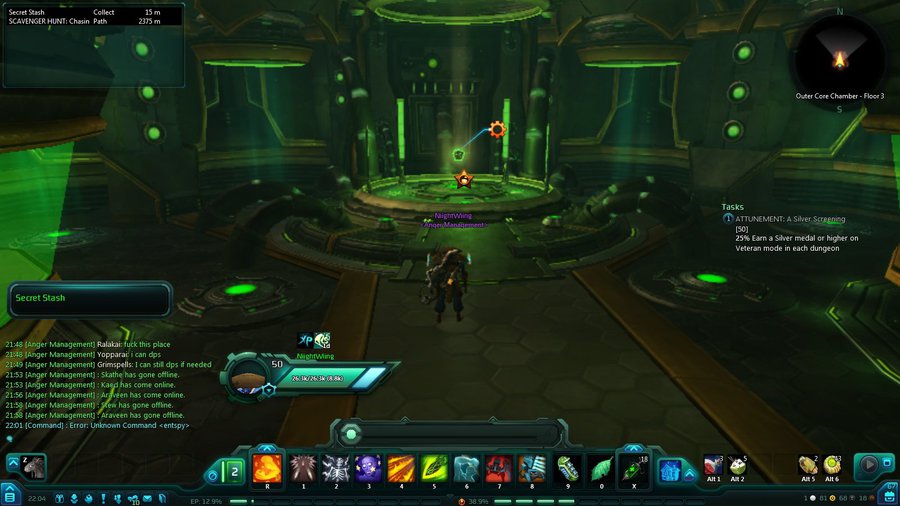Use the red armor ability in slot 7
The height and width of the screenshot is (506, 900).
click(x=499, y=467)
